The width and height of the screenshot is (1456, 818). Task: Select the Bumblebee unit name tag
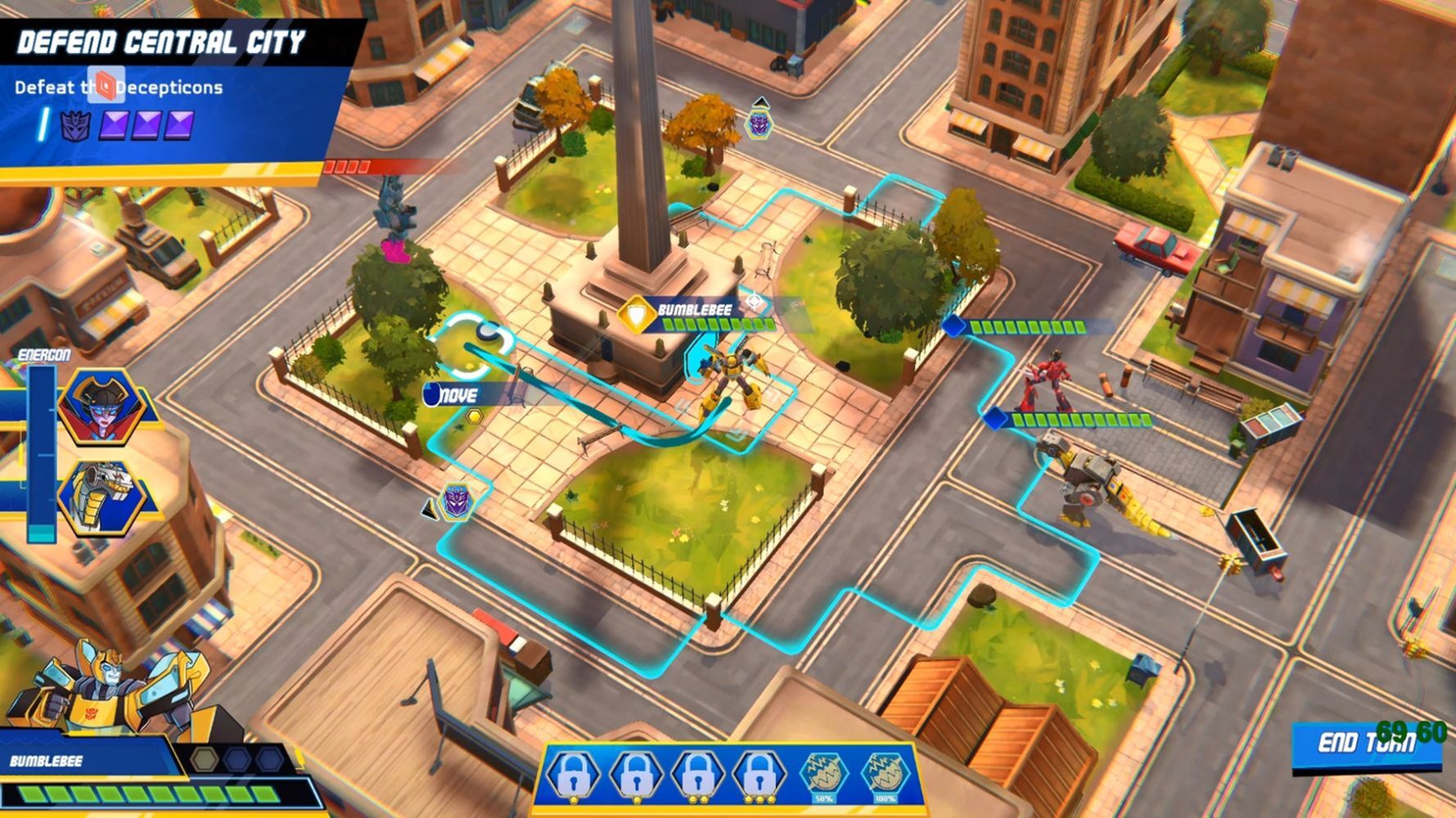(x=694, y=311)
